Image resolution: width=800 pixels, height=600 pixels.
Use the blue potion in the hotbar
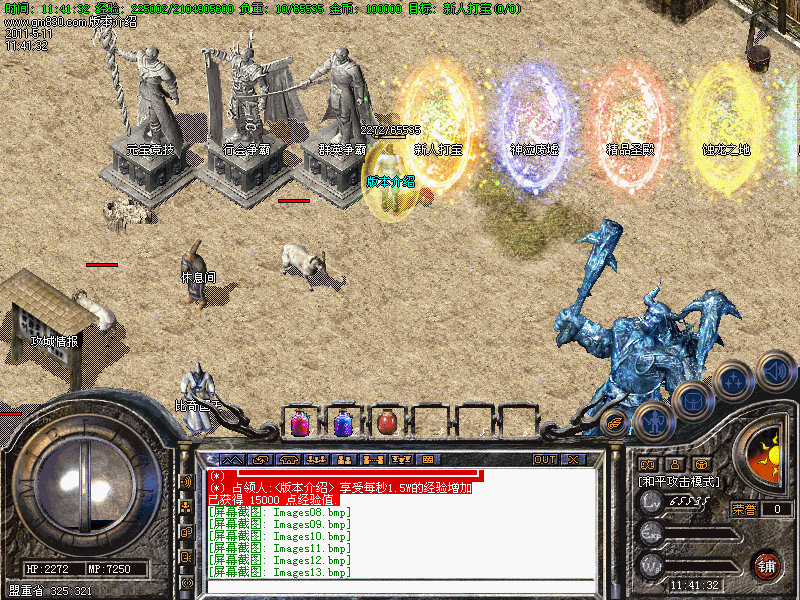click(343, 423)
